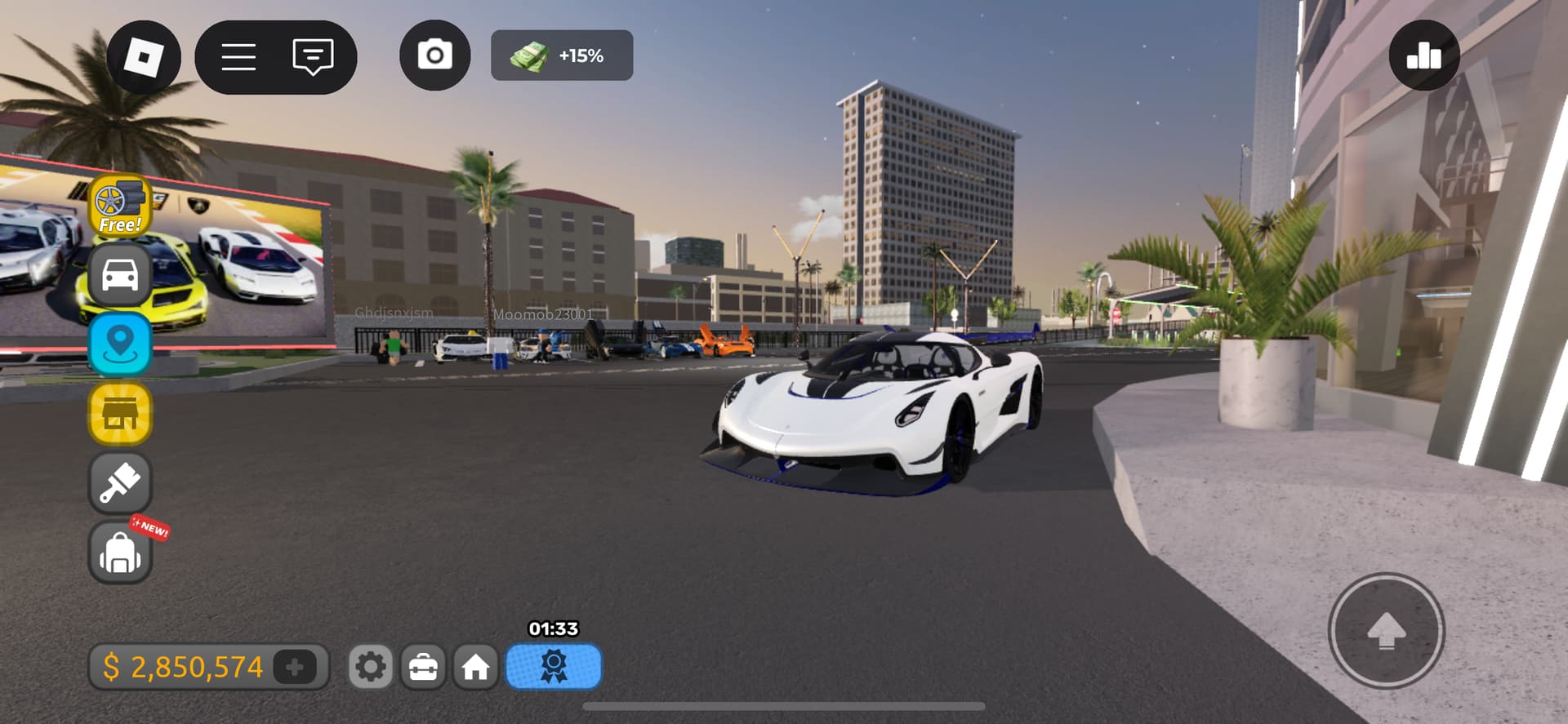Image resolution: width=1568 pixels, height=724 pixels.
Task: Open the blue ribbon reward button
Action: click(554, 666)
